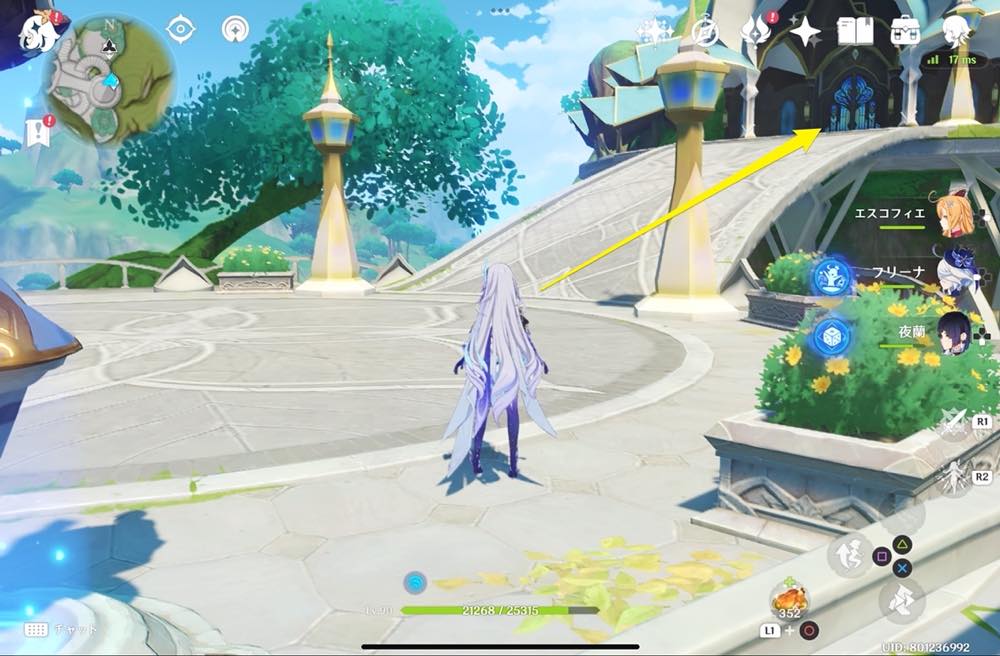Viewport: 1000px width, 656px height.
Task: Switch to party member 夜蘭
Action: point(948,328)
